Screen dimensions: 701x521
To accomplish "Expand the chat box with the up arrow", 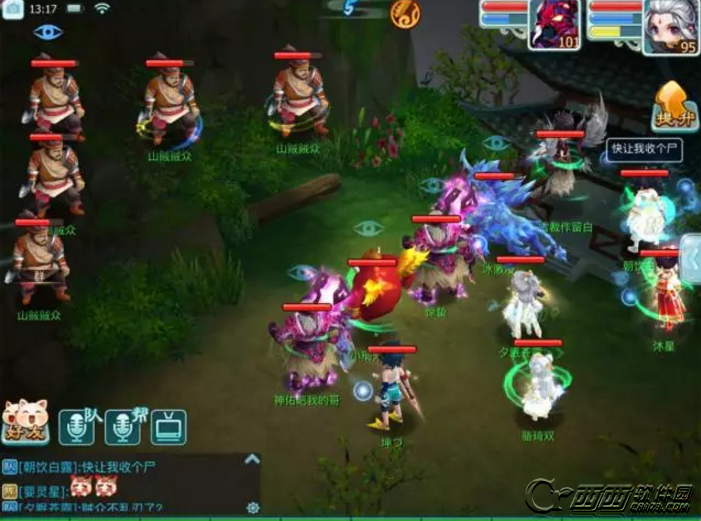I will pyautogui.click(x=253, y=459).
